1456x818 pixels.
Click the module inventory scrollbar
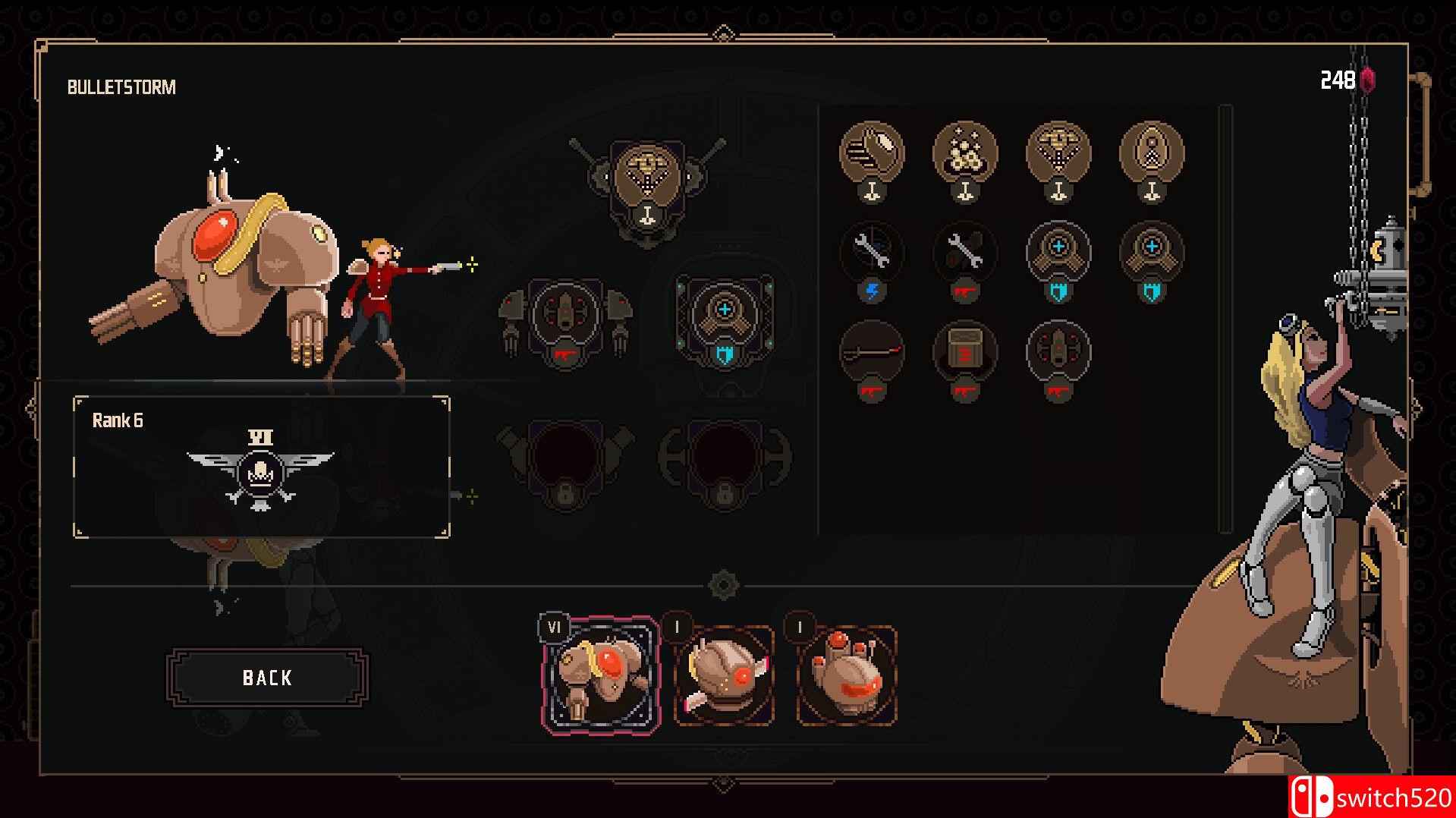(1225, 319)
